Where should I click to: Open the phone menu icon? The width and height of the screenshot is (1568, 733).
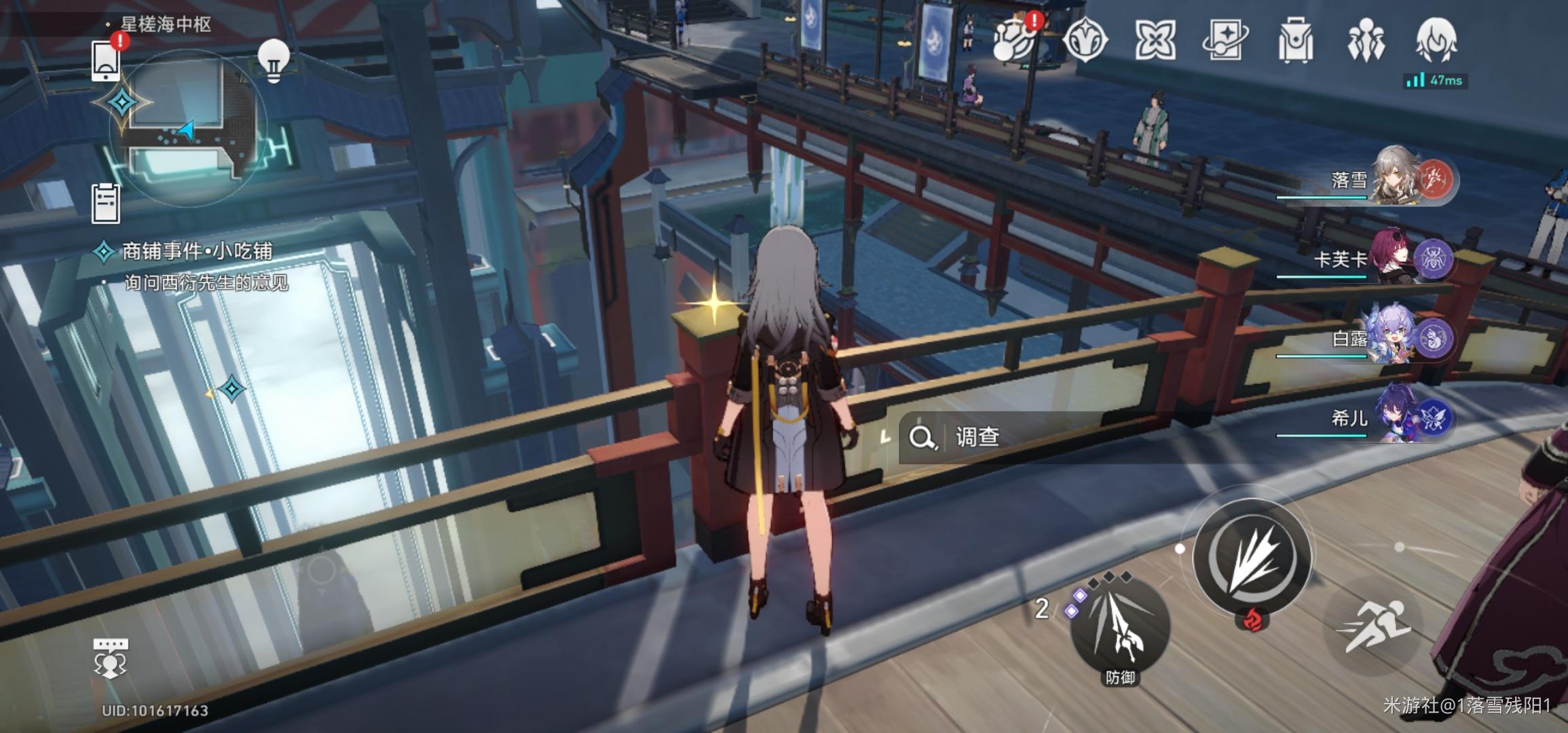coord(106,60)
